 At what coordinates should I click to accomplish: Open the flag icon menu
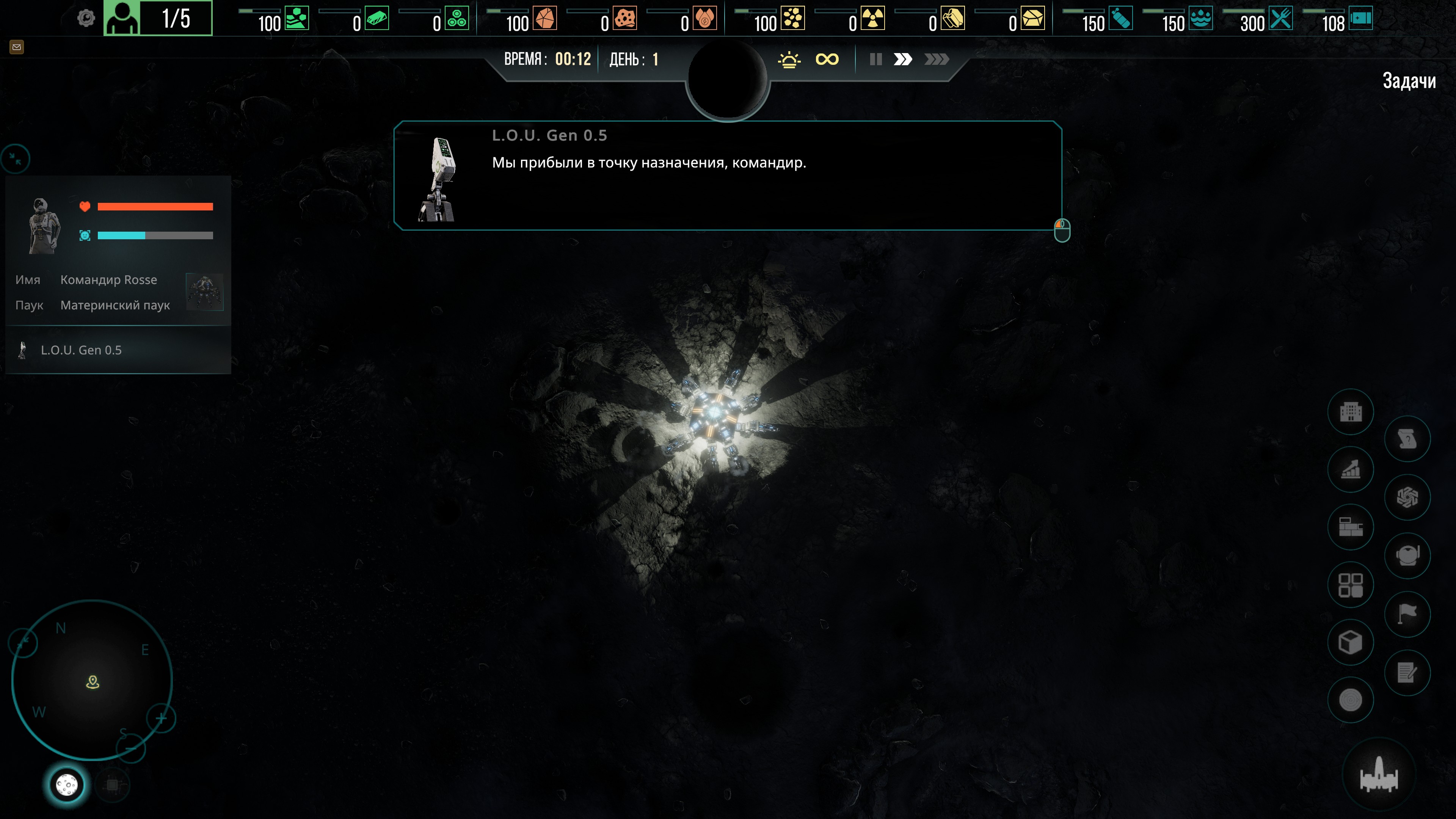(1407, 613)
